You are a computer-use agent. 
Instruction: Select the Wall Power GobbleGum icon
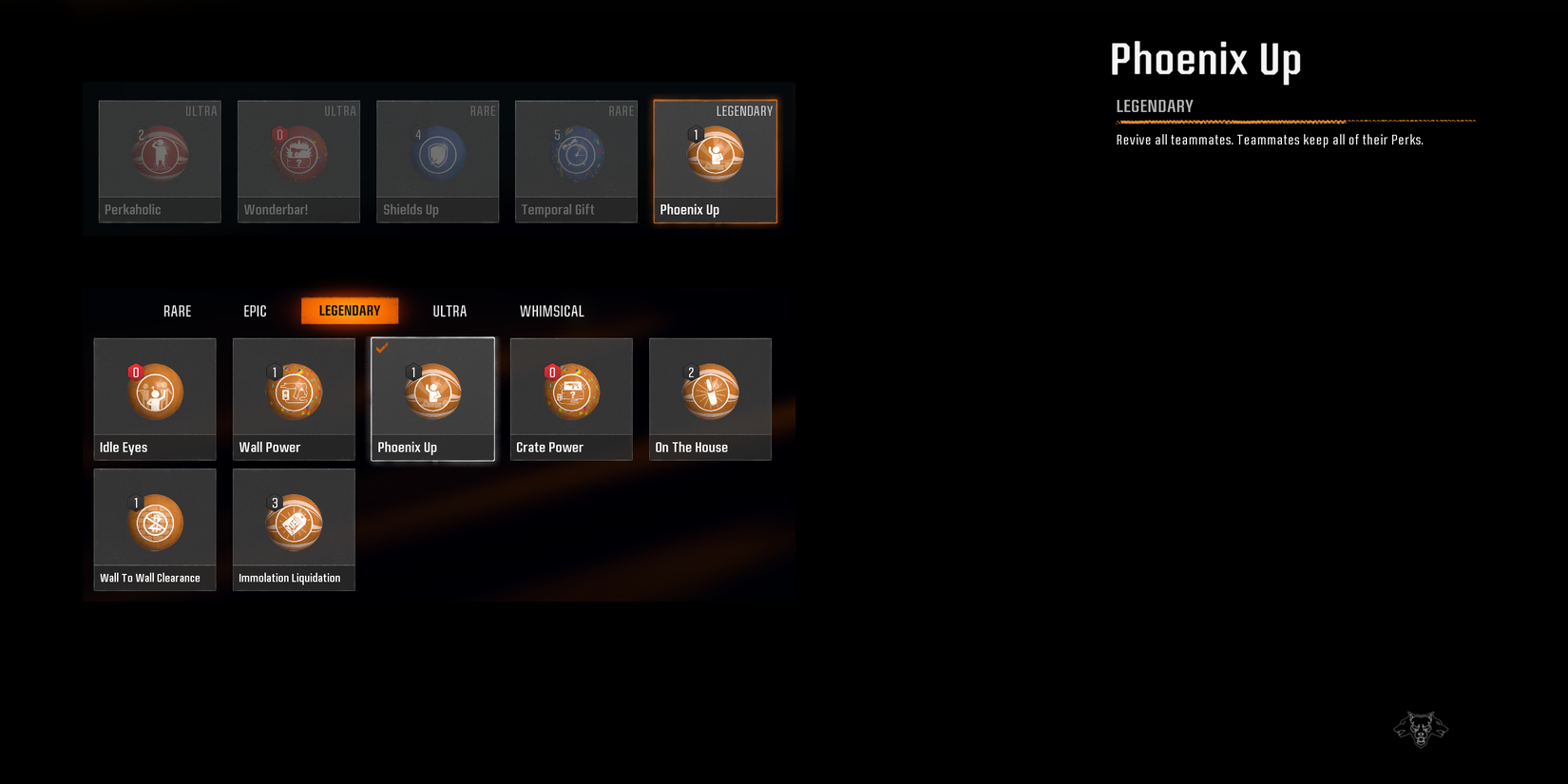click(294, 392)
